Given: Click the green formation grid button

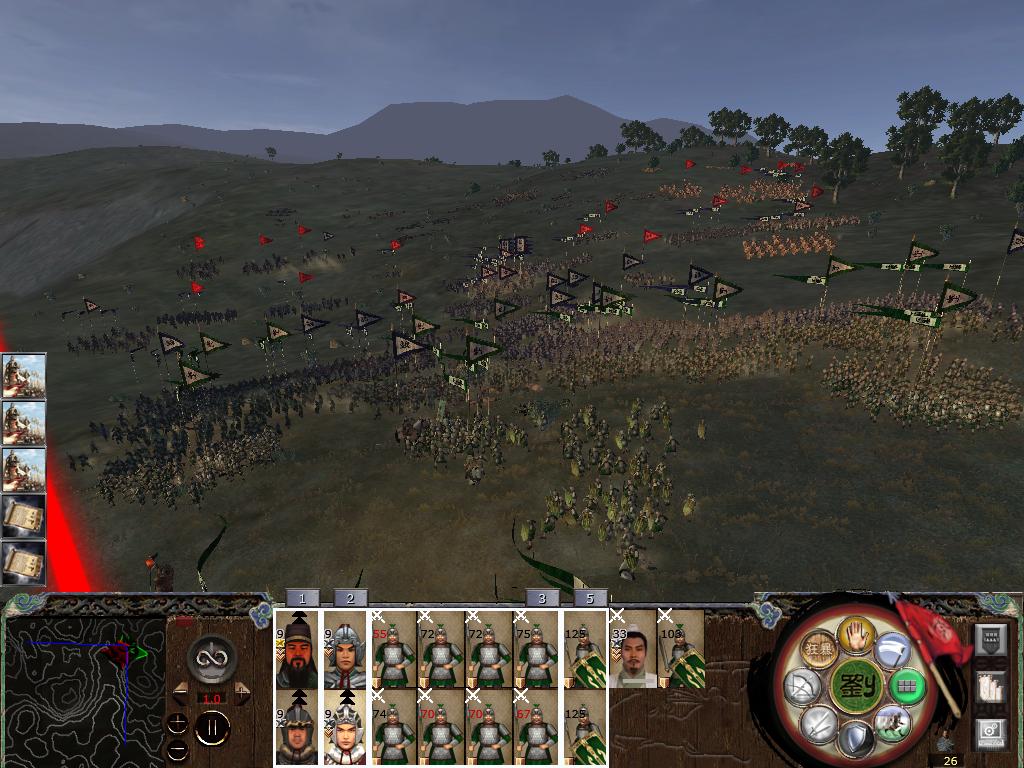Looking at the screenshot, I should click(907, 687).
